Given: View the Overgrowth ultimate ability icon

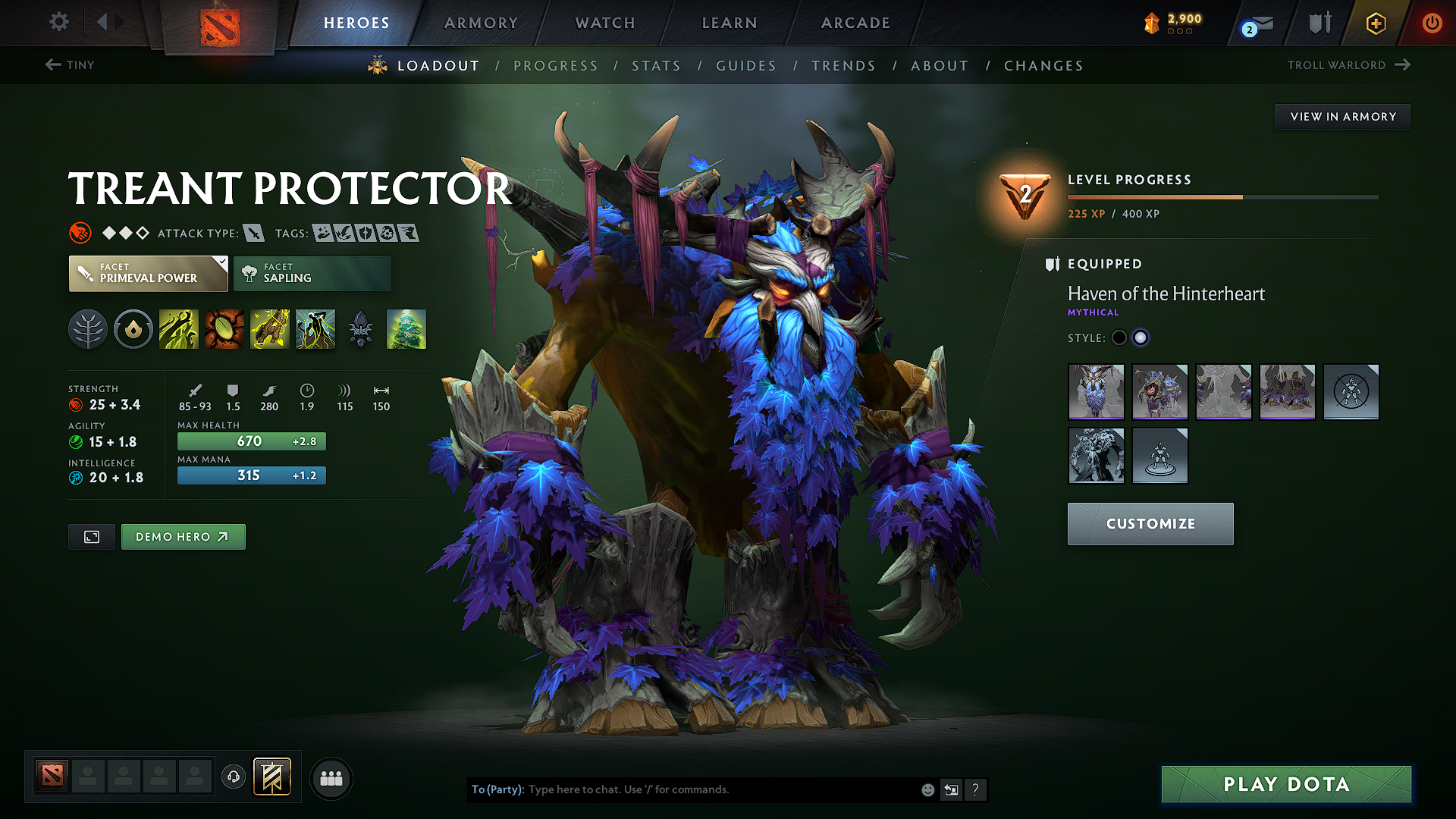Looking at the screenshot, I should 315,329.
